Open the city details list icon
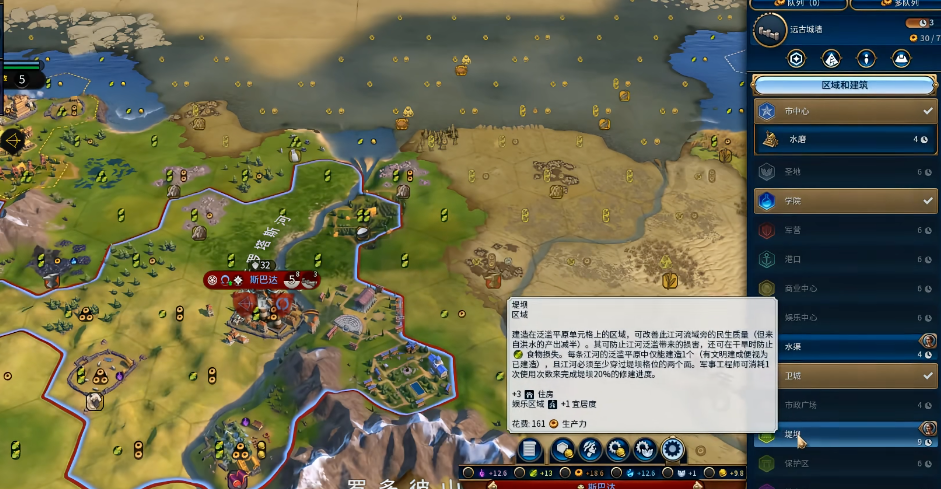This screenshot has height=489, width=941. [530, 449]
